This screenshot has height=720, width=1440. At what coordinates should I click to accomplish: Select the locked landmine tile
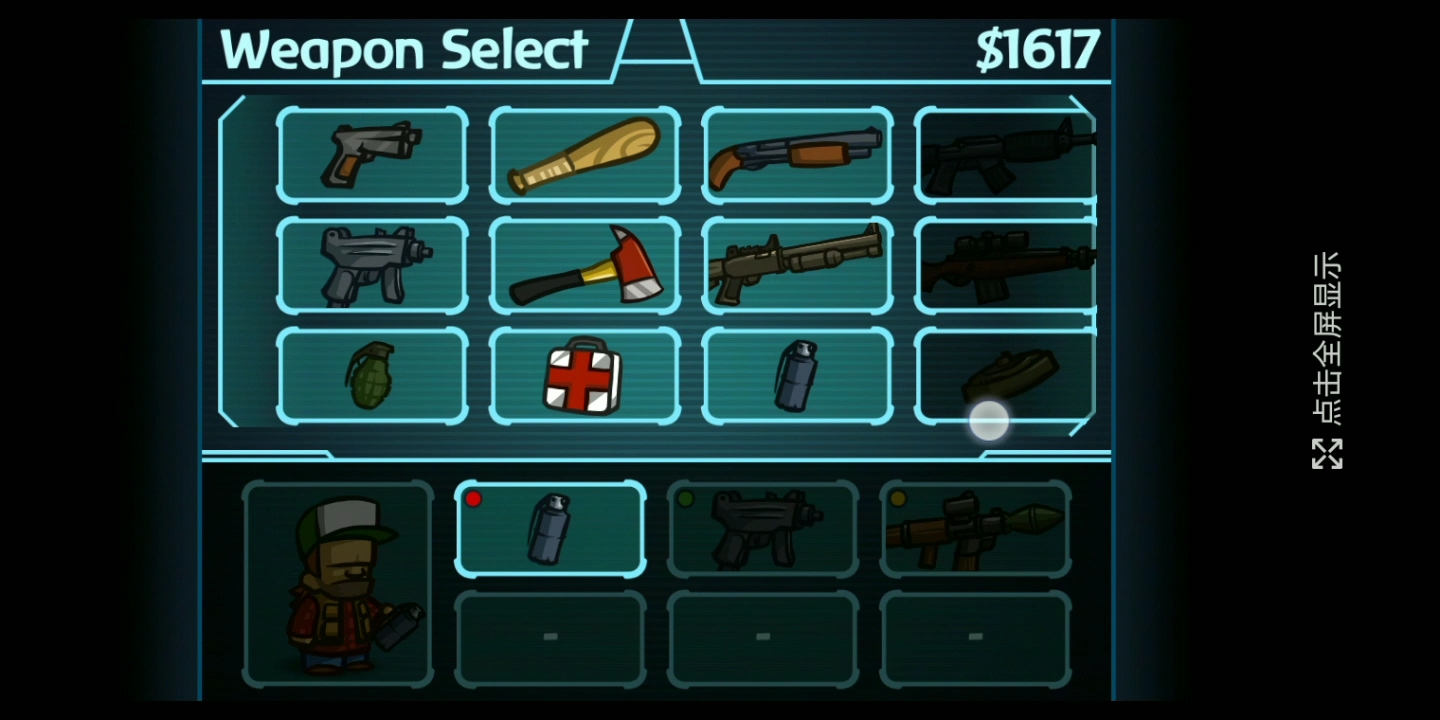pyautogui.click(x=1005, y=374)
